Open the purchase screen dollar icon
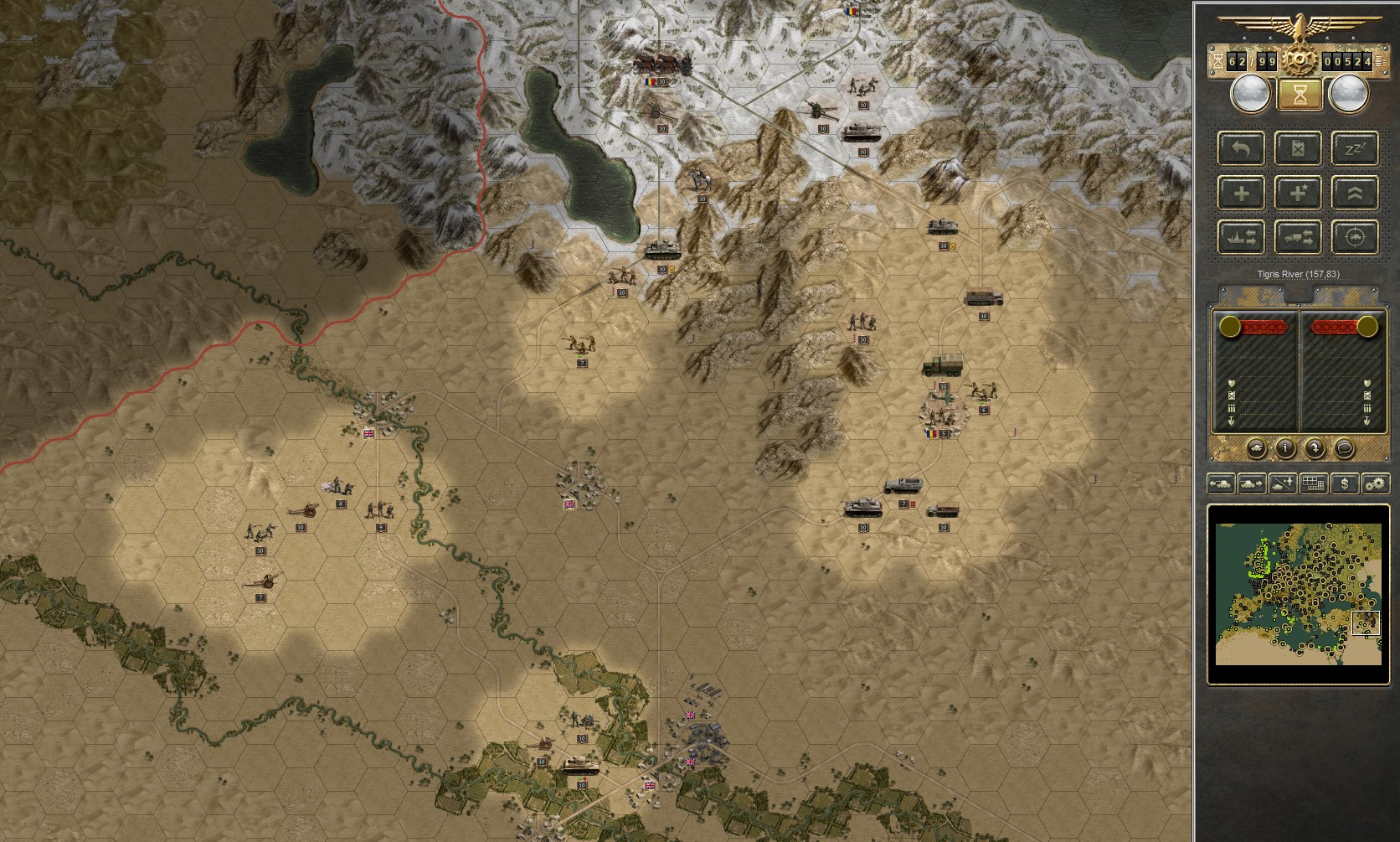 (1346, 483)
